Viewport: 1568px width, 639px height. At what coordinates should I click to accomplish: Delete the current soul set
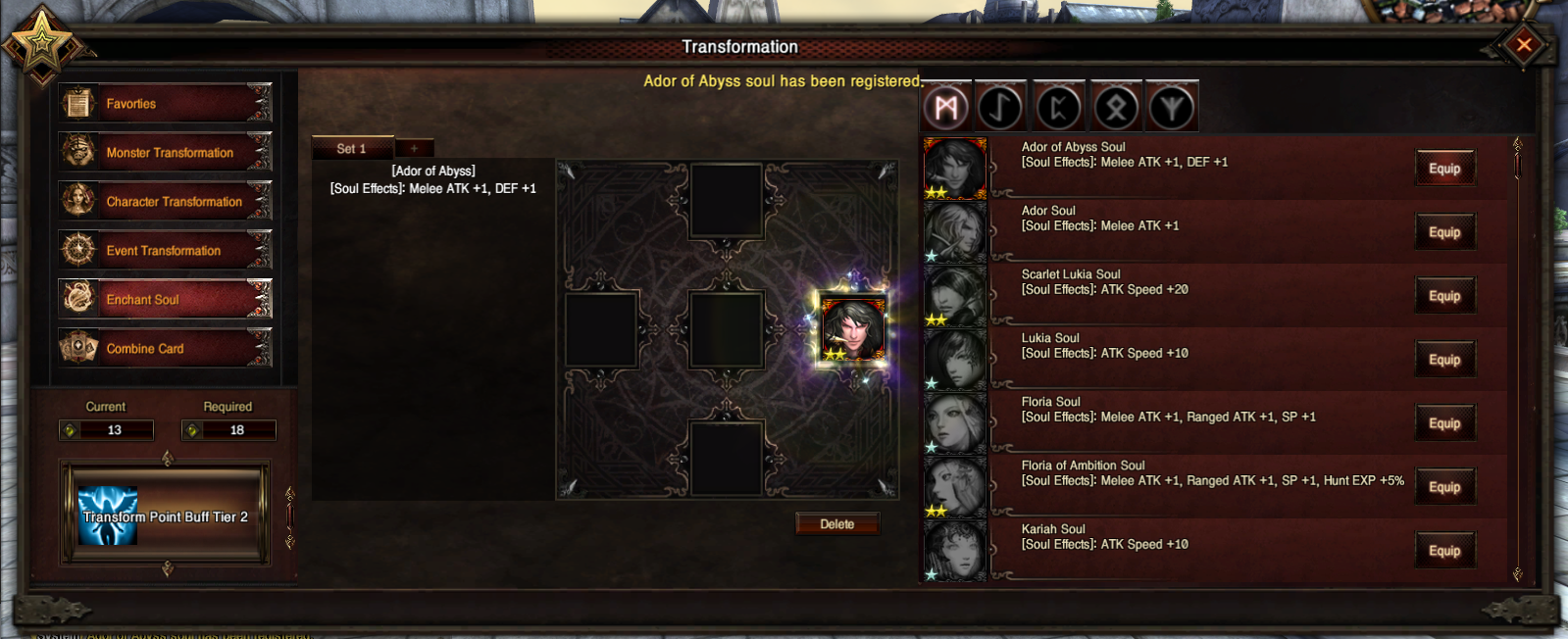pos(836,524)
